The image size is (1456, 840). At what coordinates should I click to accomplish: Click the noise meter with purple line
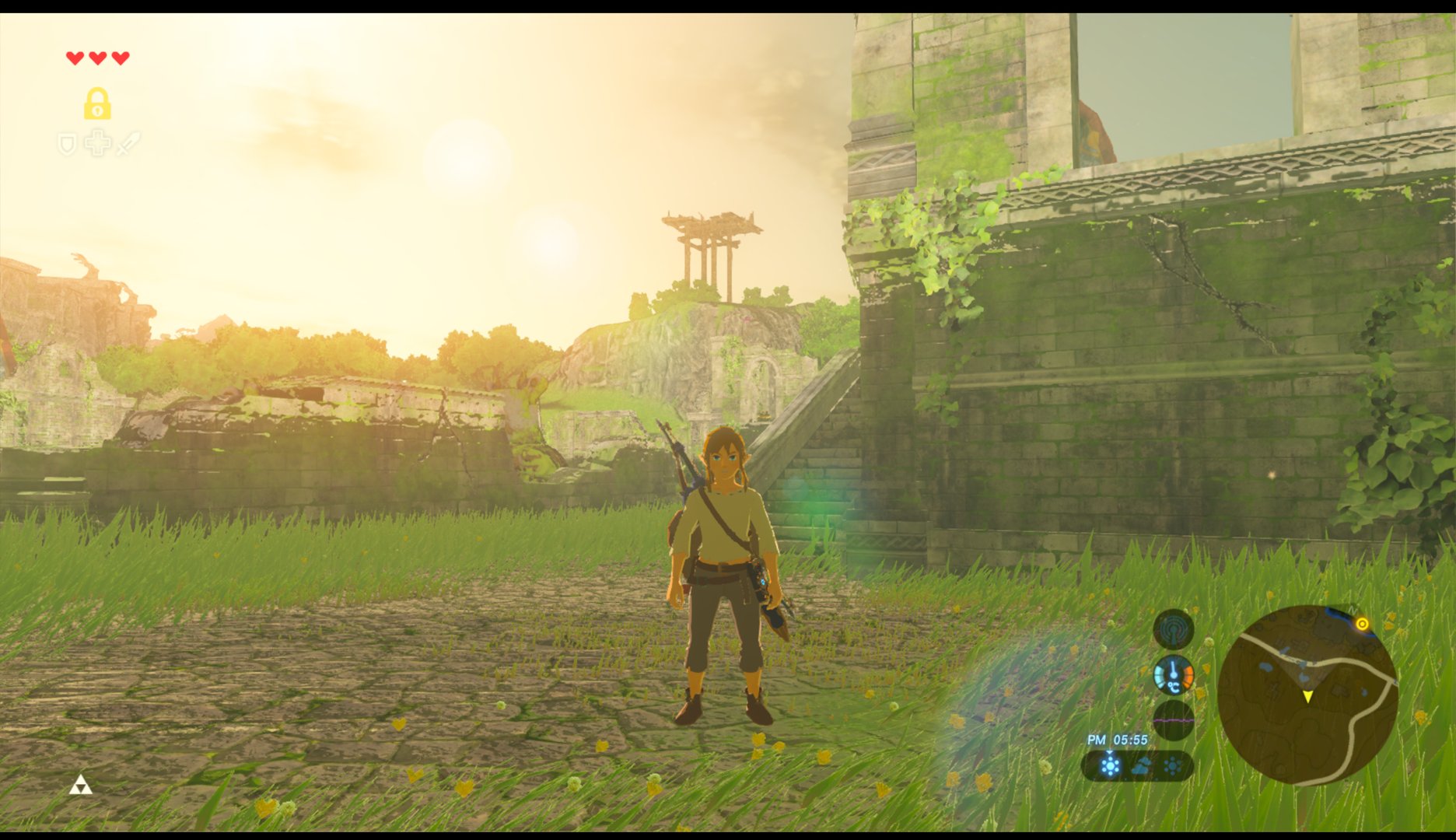tap(1173, 720)
